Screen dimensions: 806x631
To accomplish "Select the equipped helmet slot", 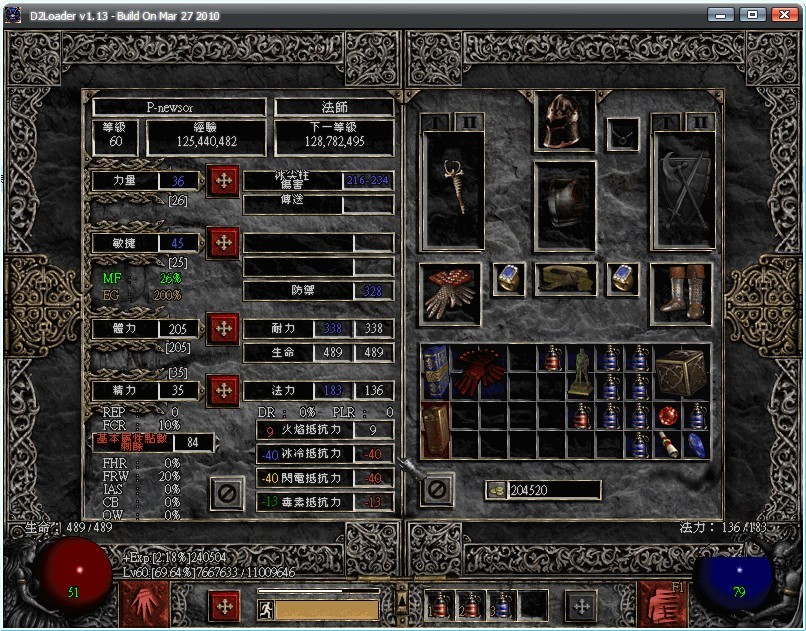I will (566, 121).
